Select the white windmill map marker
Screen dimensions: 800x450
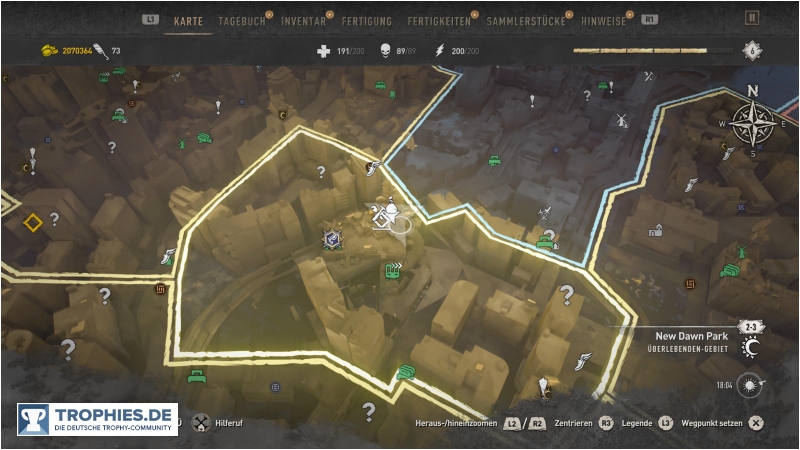621,120
